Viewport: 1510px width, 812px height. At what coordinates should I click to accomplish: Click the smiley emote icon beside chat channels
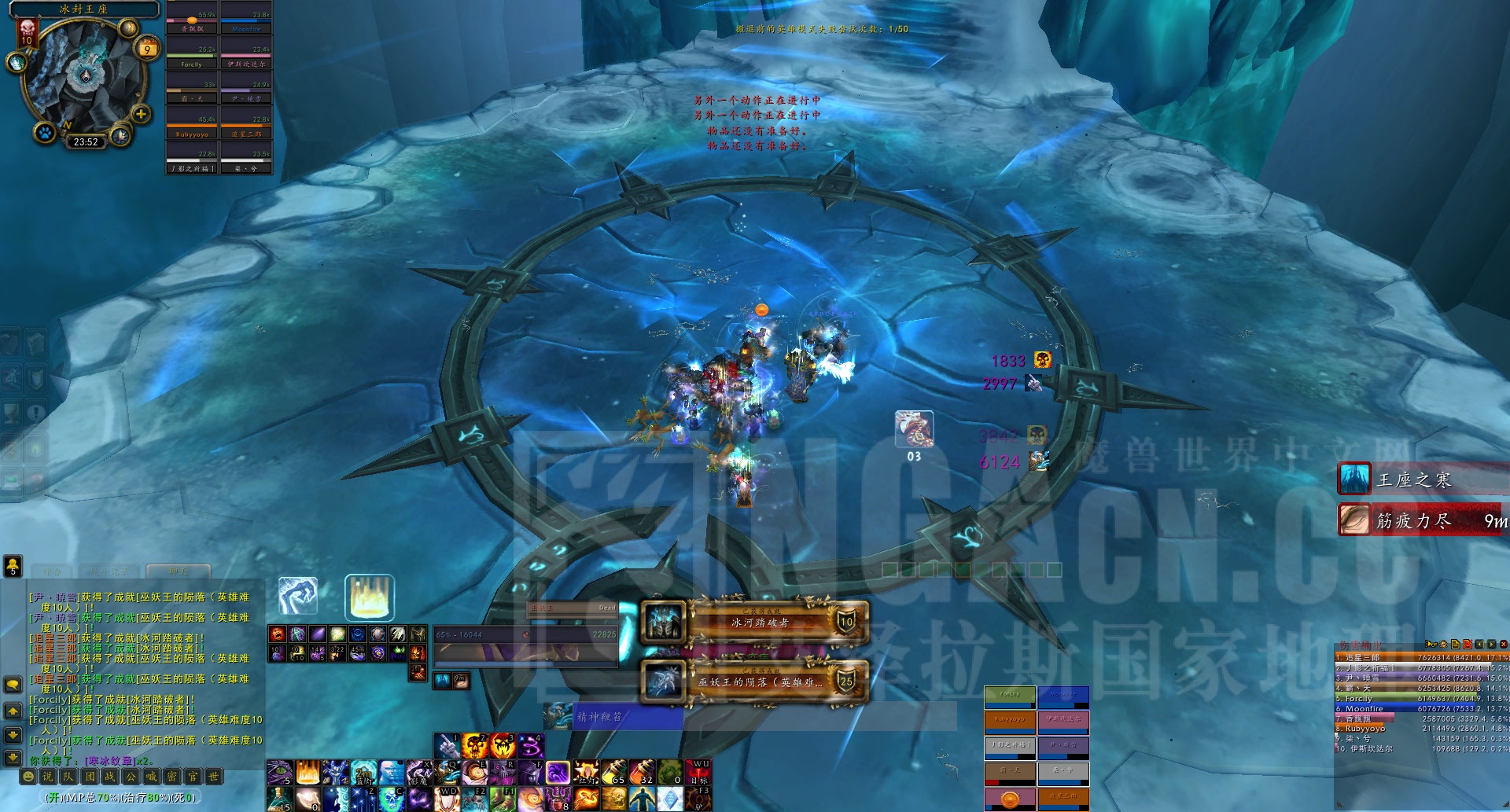(28, 777)
